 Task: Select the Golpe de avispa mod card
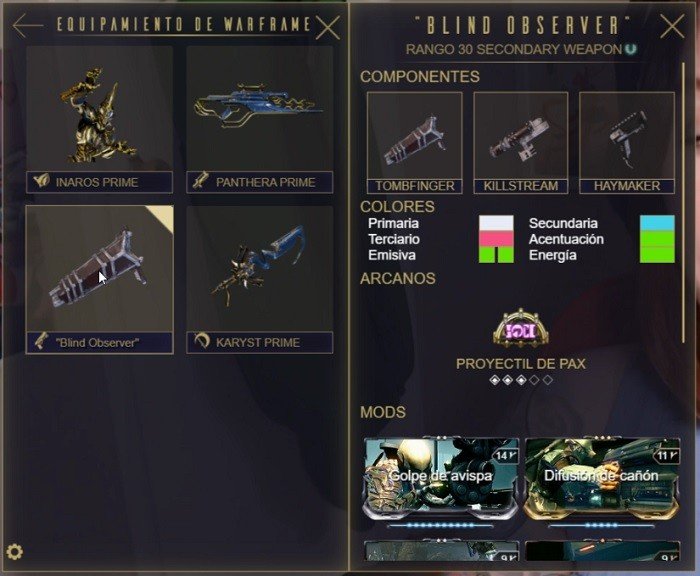pos(441,477)
